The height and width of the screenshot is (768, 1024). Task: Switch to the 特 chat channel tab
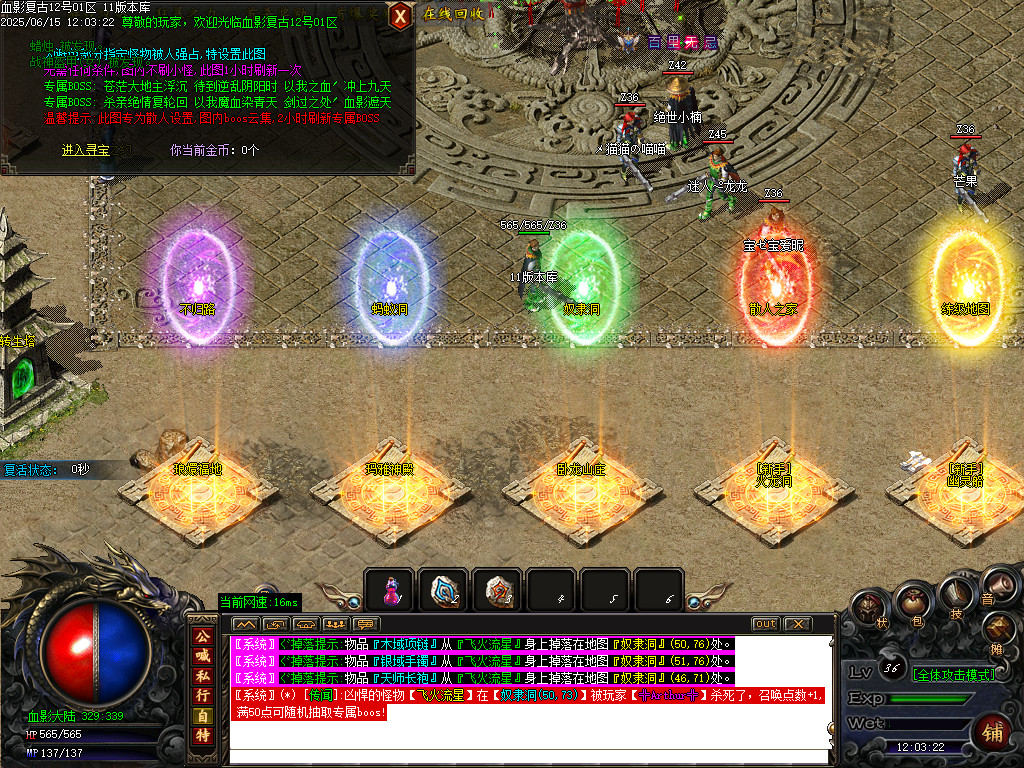[203, 736]
